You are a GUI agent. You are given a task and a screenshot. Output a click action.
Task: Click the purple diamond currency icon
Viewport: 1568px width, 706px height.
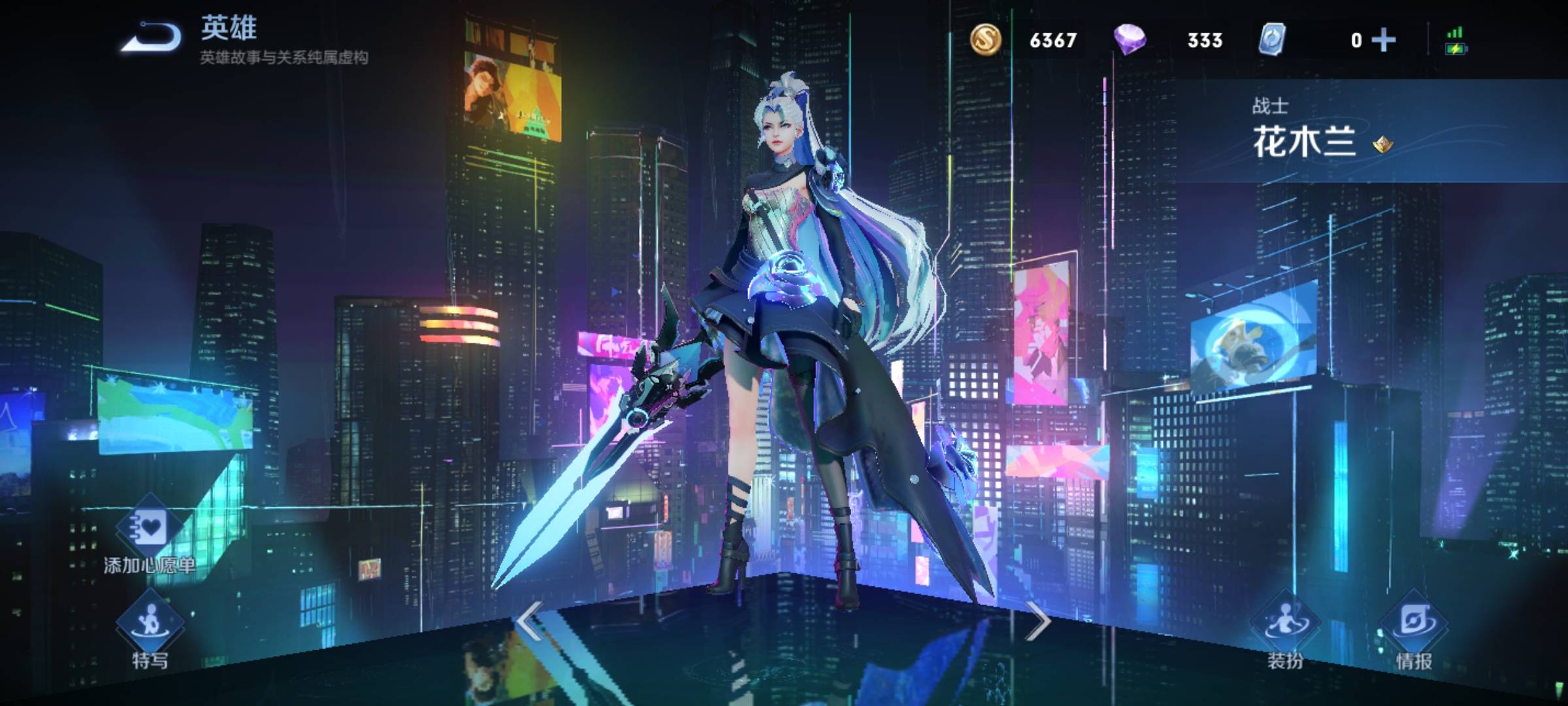click(x=1130, y=39)
